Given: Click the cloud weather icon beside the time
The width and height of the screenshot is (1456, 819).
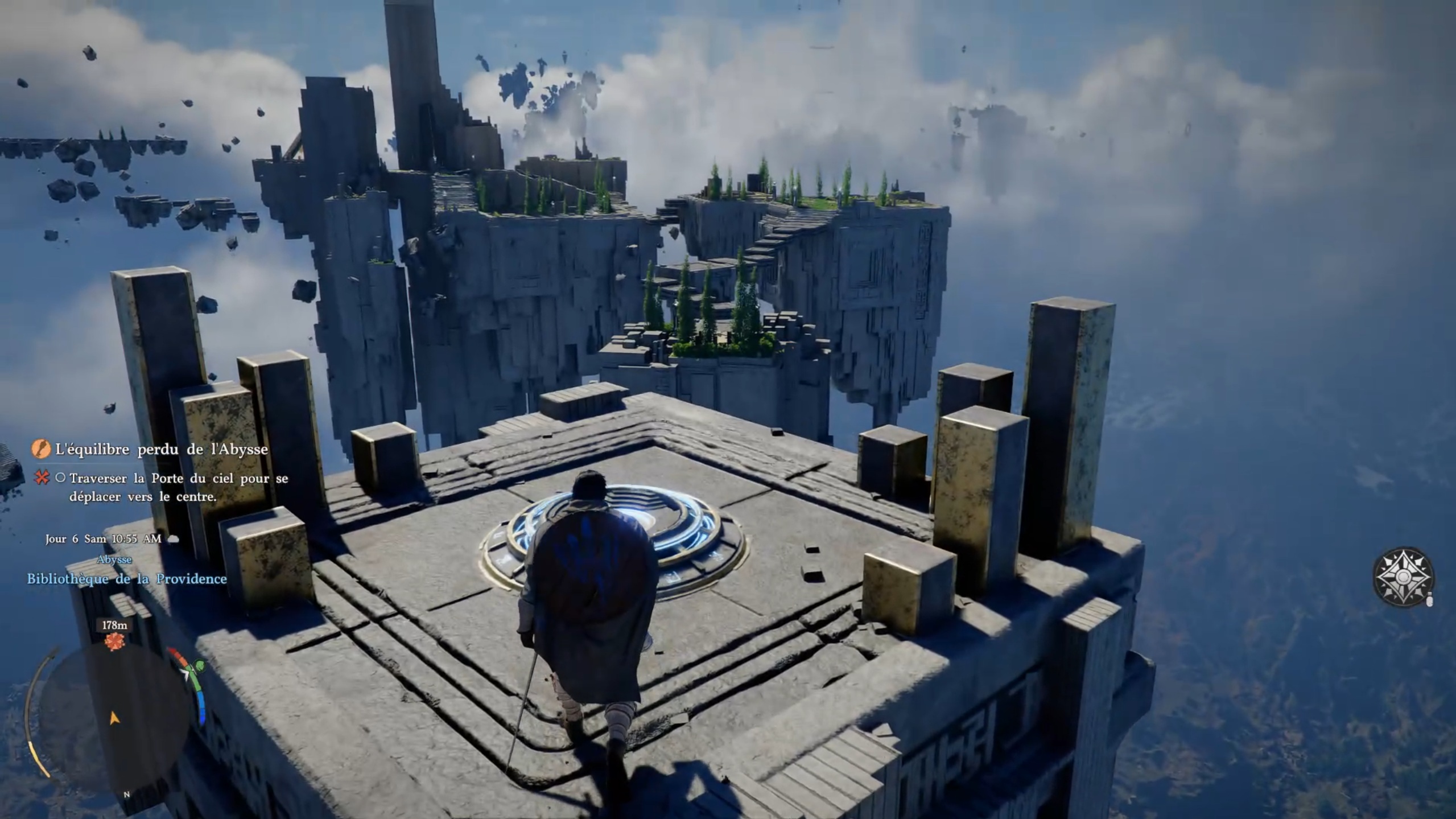Looking at the screenshot, I should (x=174, y=538).
